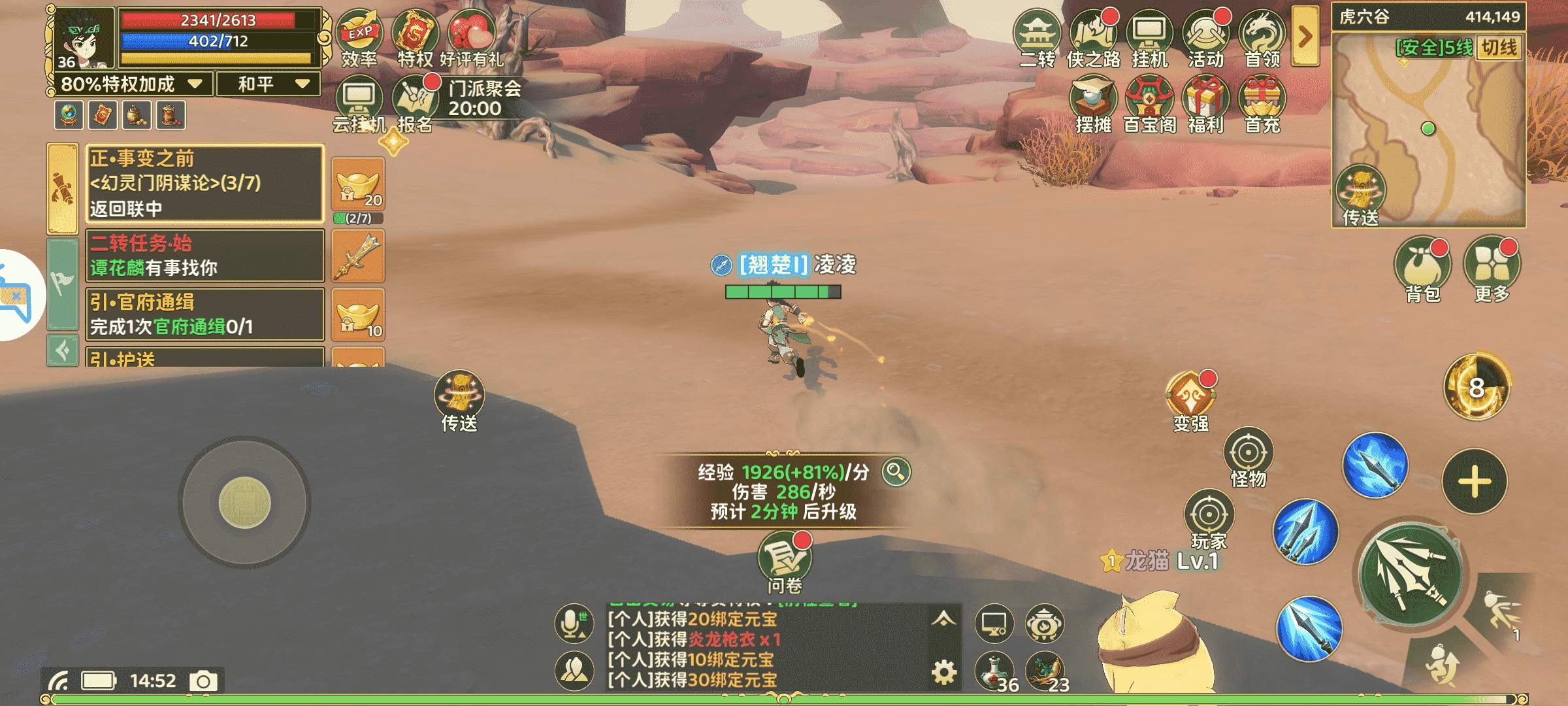Viewport: 1568px width, 706px height.
Task: Click the 切线 switch line button
Action: [x=1499, y=48]
